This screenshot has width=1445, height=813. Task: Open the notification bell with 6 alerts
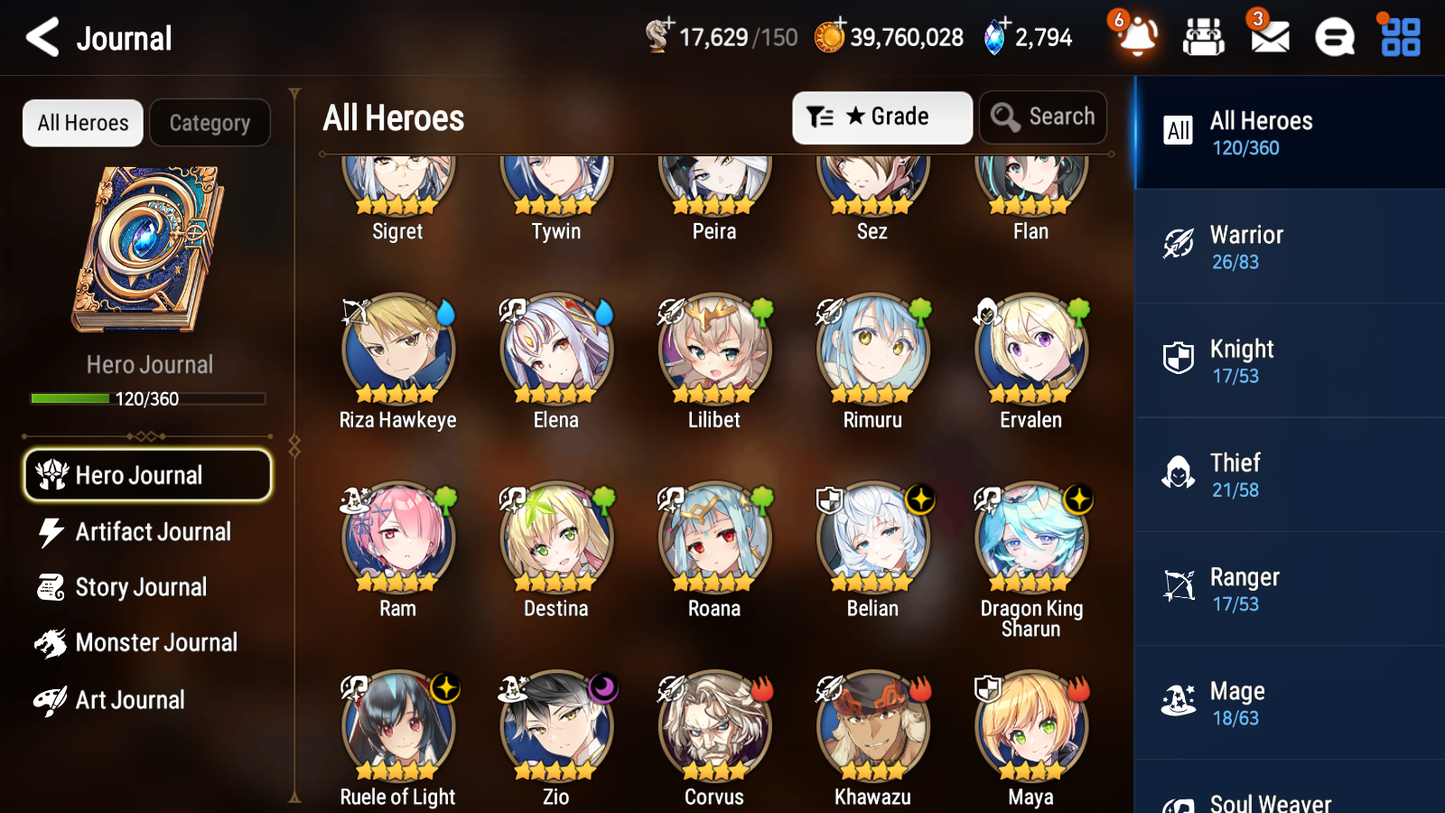1136,36
